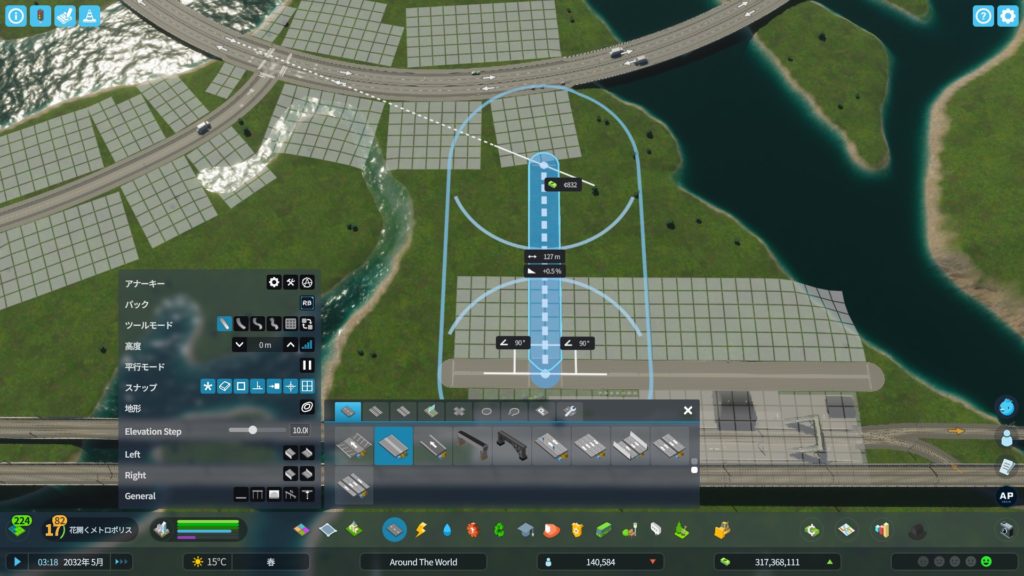Close the road build menu

(x=688, y=410)
